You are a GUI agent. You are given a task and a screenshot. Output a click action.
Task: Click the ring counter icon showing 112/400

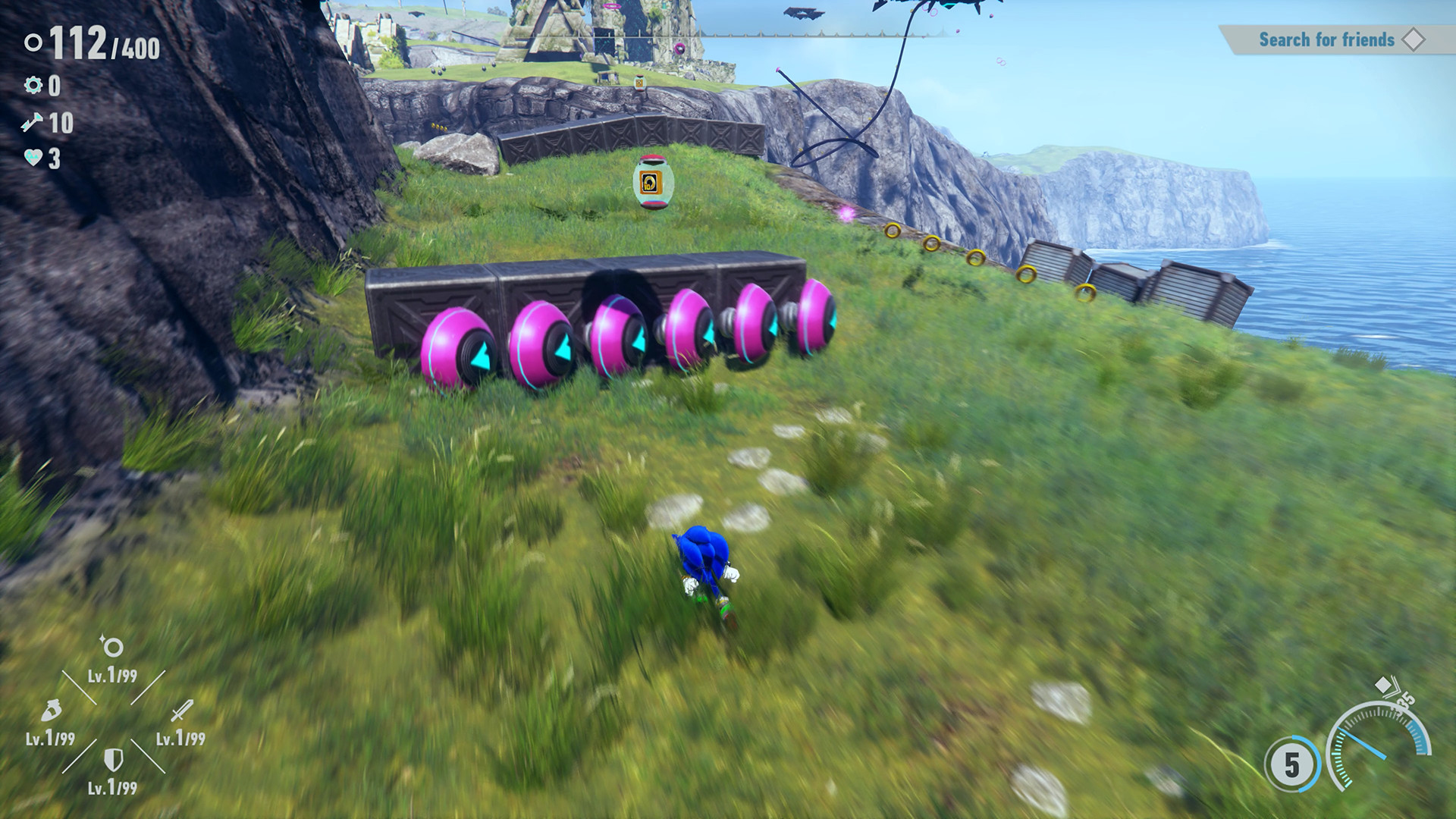click(32, 43)
